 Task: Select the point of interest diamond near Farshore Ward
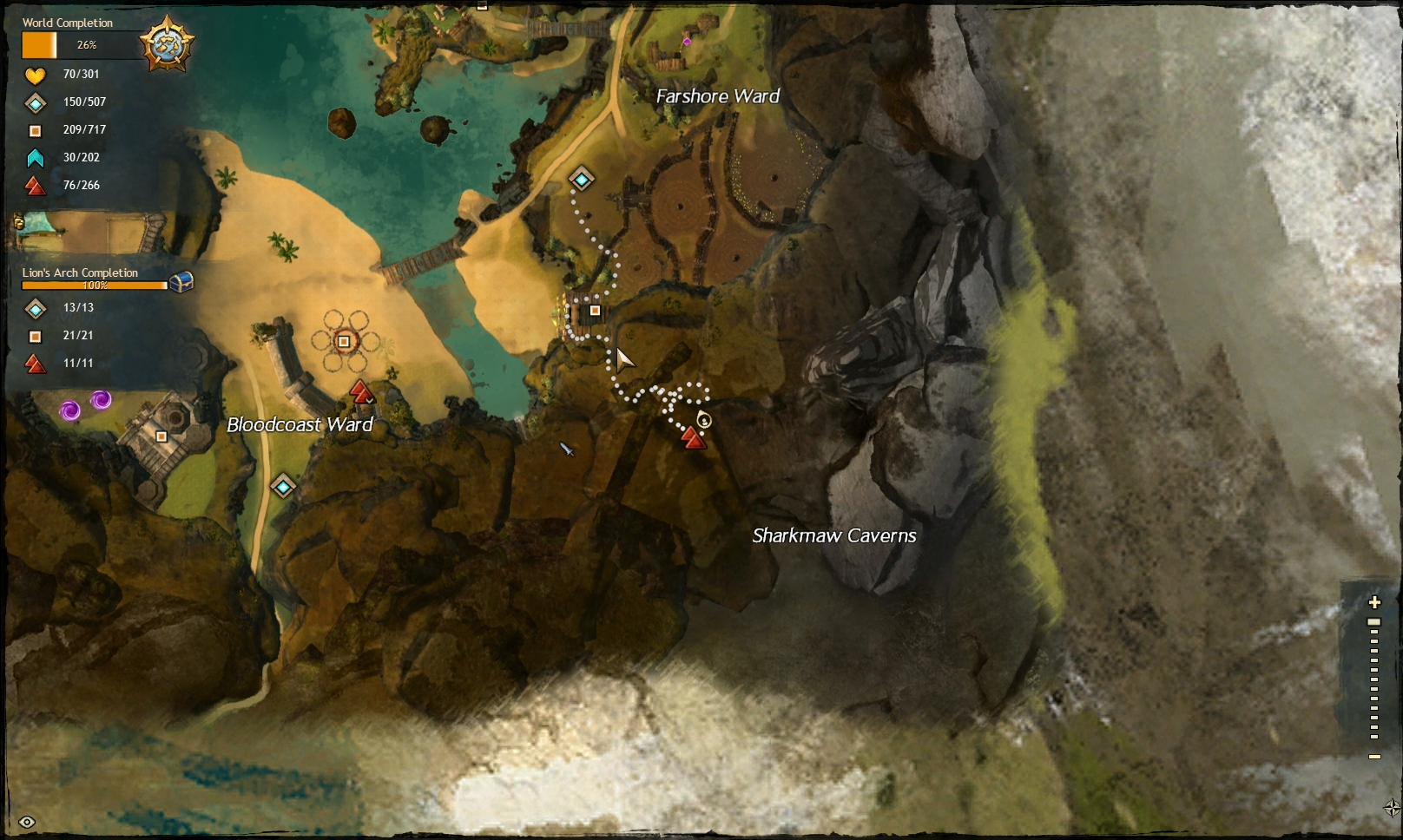[x=580, y=179]
